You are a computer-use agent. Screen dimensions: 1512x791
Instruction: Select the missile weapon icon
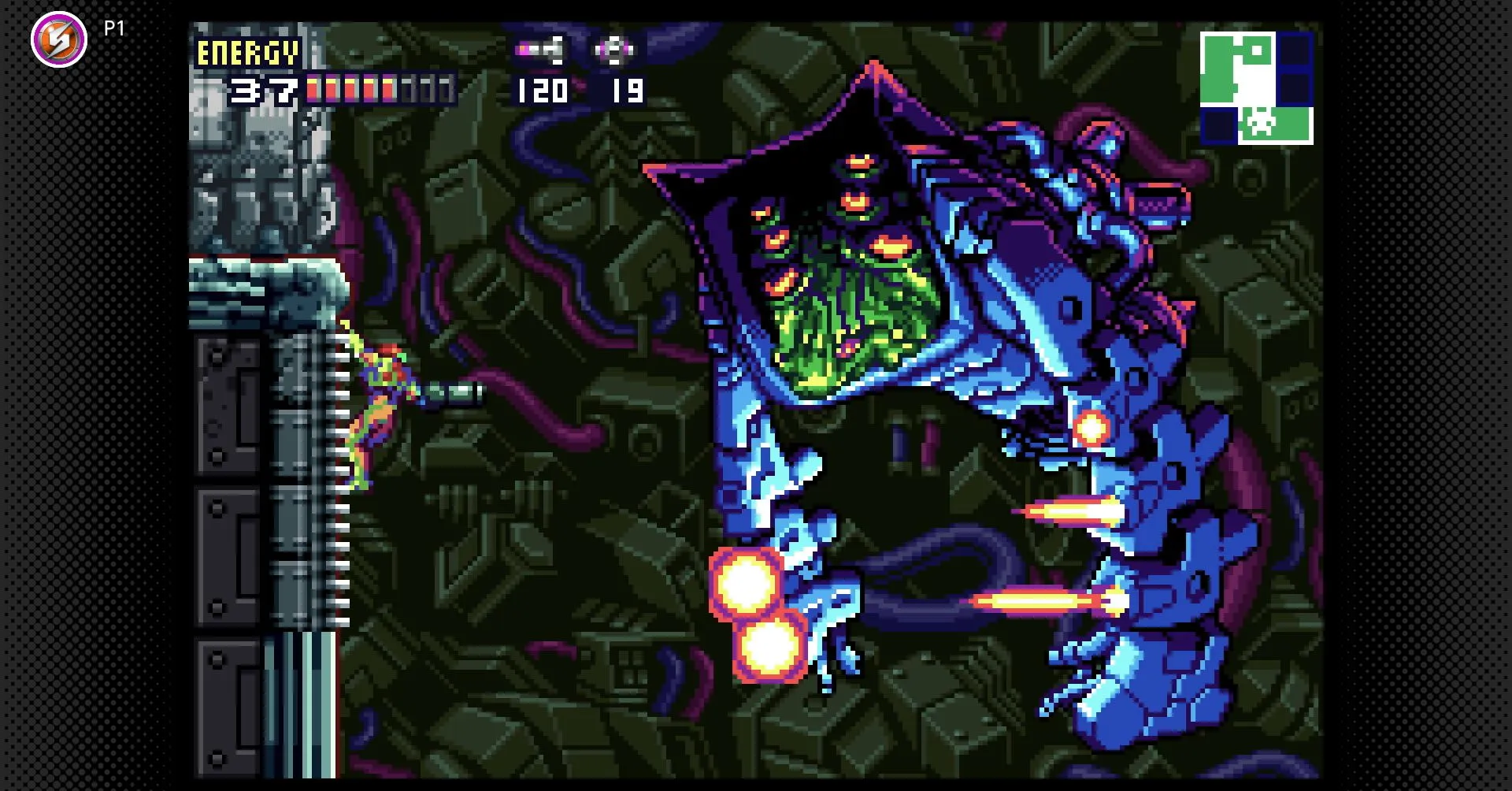(540, 51)
